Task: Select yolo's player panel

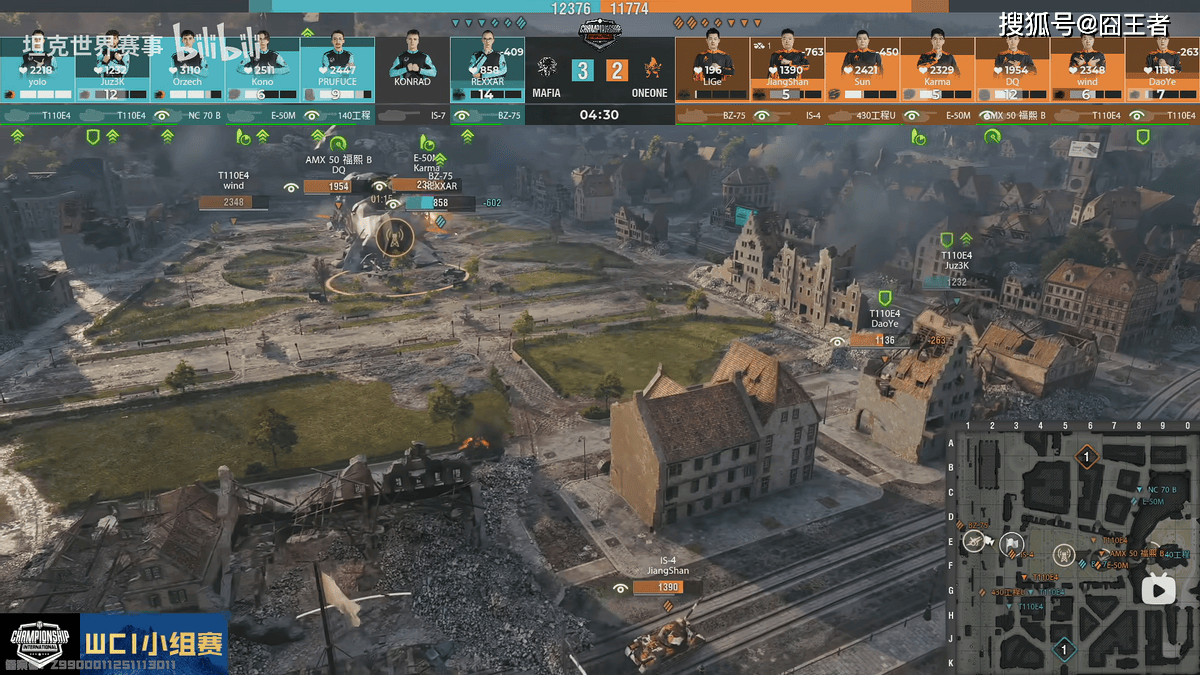Action: (37, 70)
